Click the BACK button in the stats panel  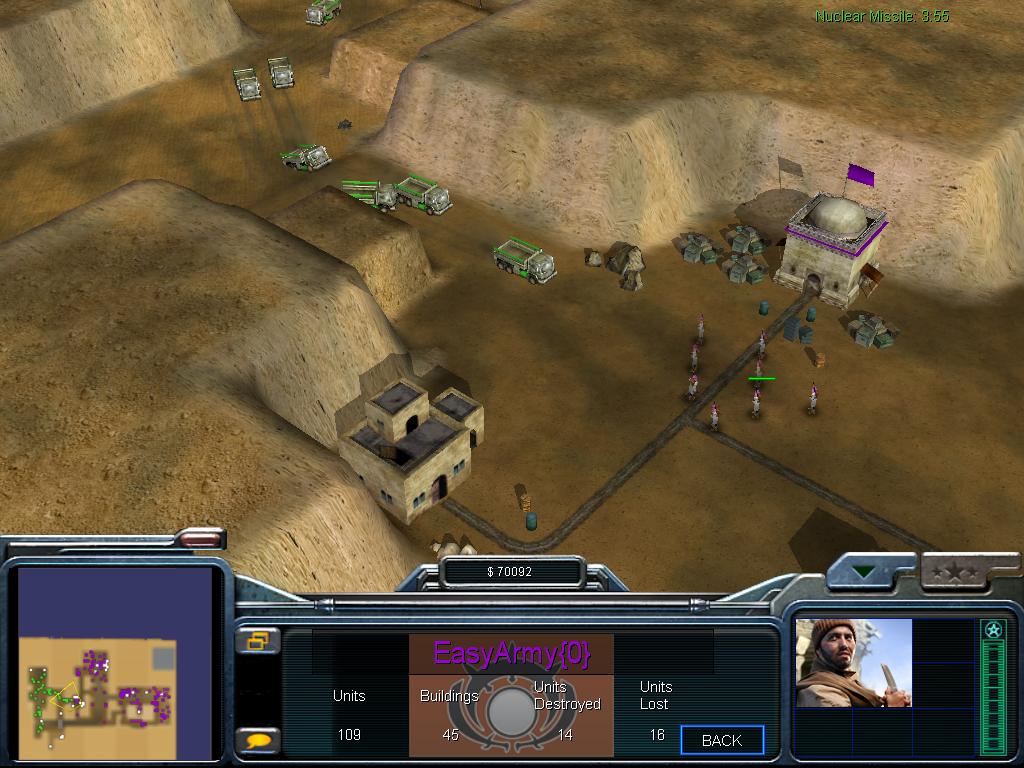[722, 740]
